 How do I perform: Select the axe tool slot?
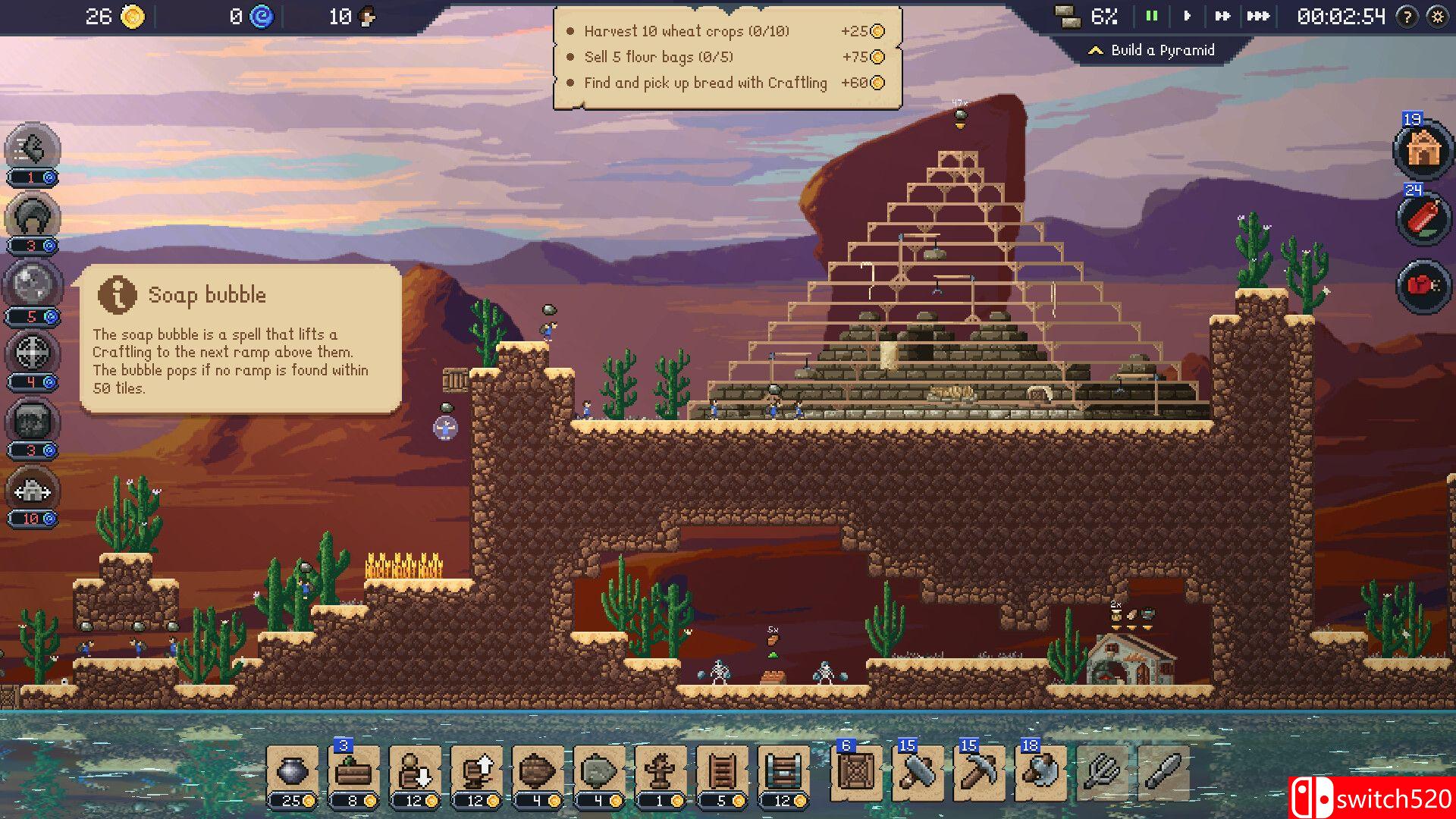click(x=1040, y=772)
